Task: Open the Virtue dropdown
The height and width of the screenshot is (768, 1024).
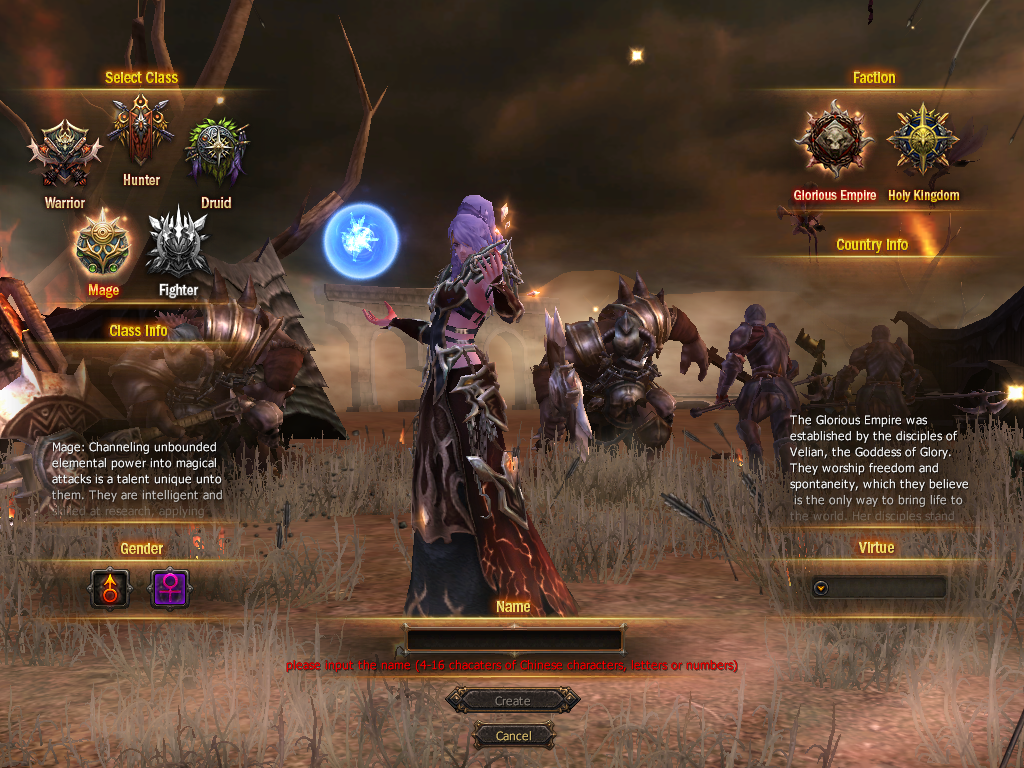Action: tap(821, 588)
